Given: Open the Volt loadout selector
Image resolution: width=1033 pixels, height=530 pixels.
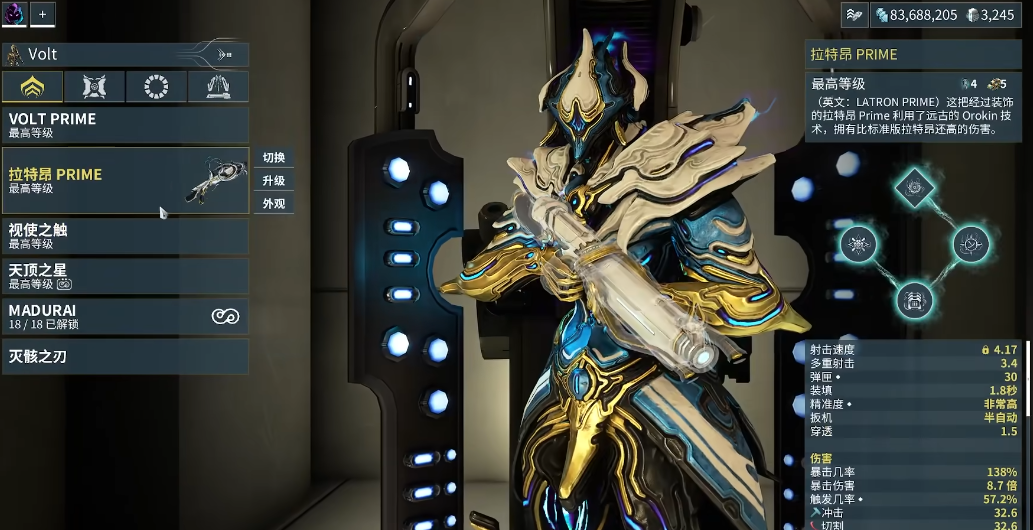Looking at the screenshot, I should click(x=125, y=54).
